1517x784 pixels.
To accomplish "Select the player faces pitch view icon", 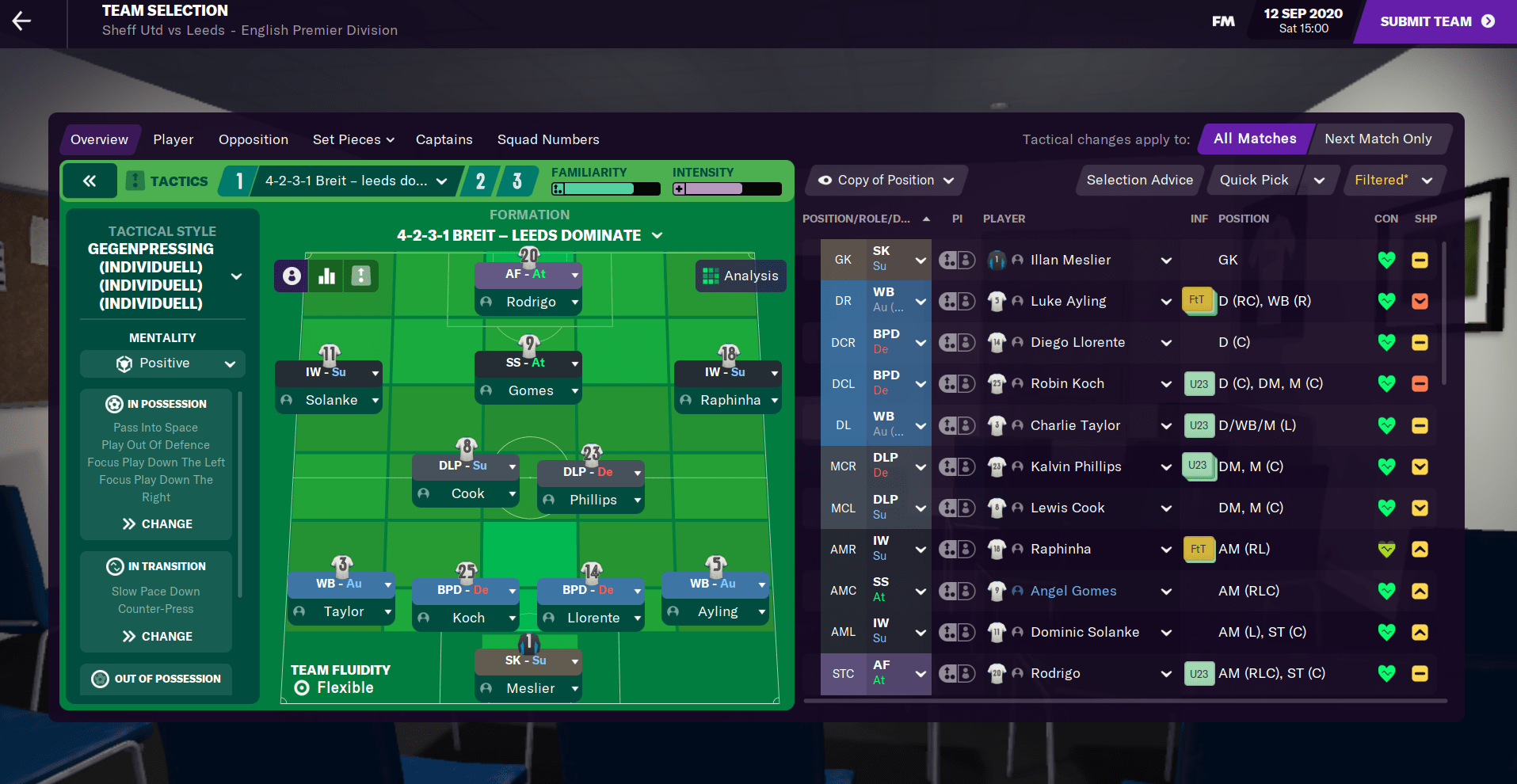I will [290, 276].
